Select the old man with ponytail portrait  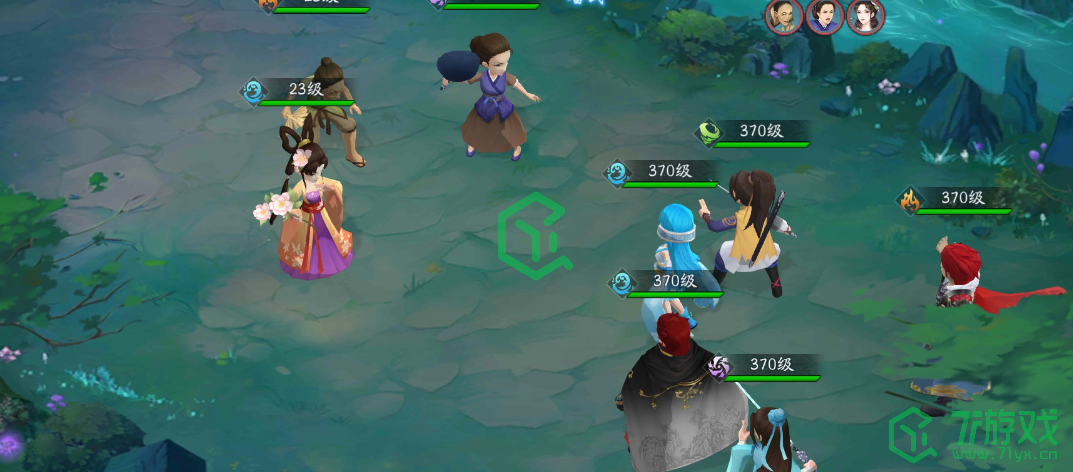784,16
